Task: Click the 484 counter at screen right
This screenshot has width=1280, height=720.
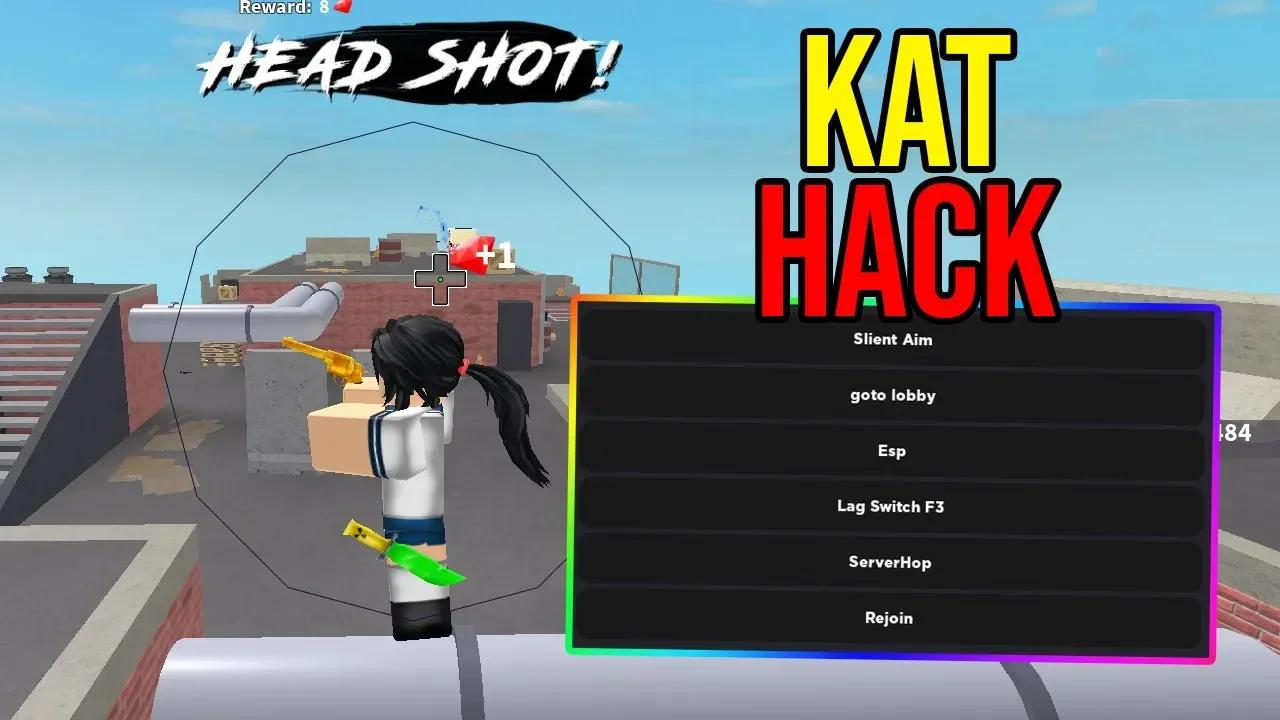Action: [1235, 434]
